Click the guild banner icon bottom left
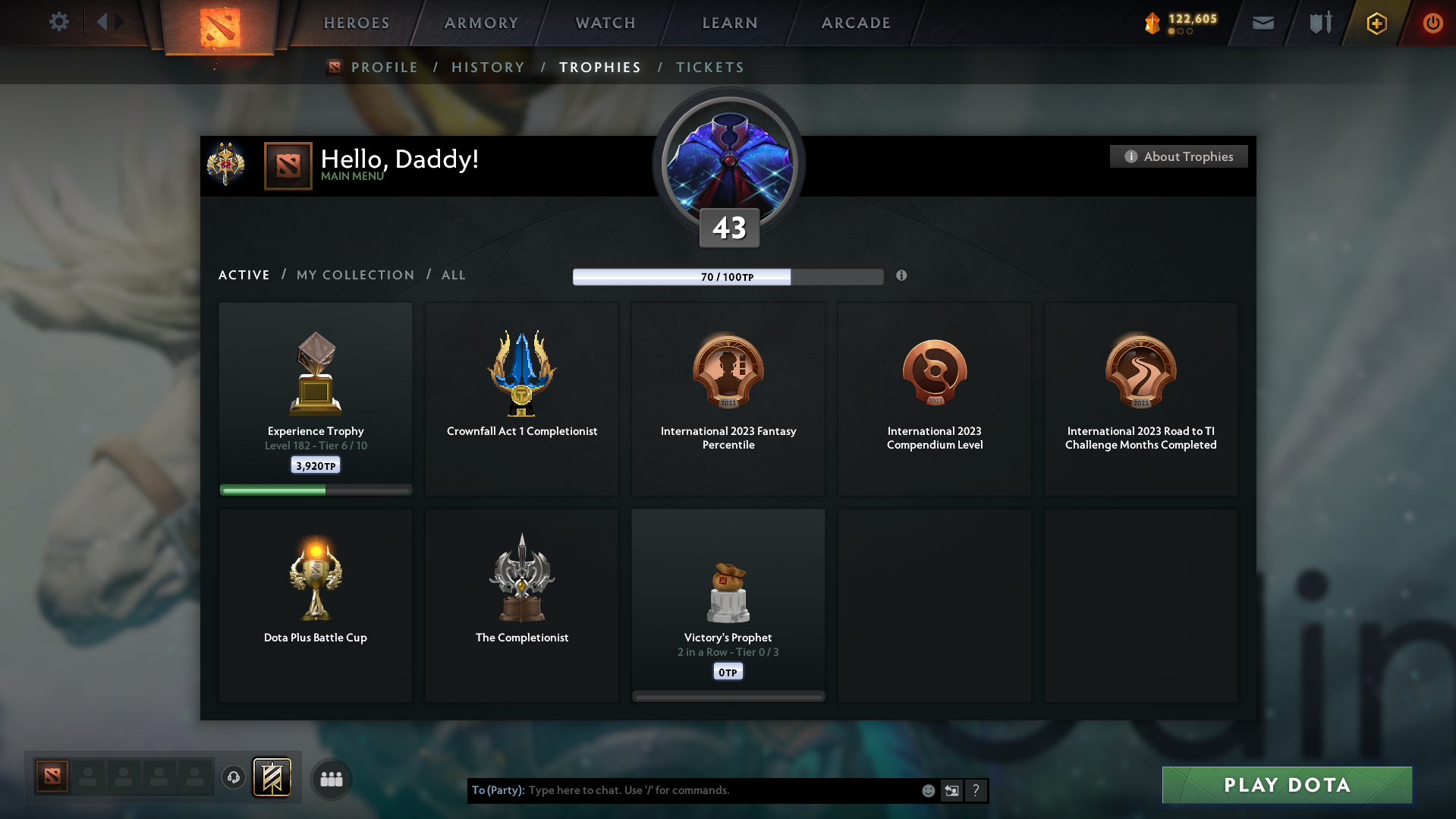The height and width of the screenshot is (819, 1456). (x=272, y=778)
